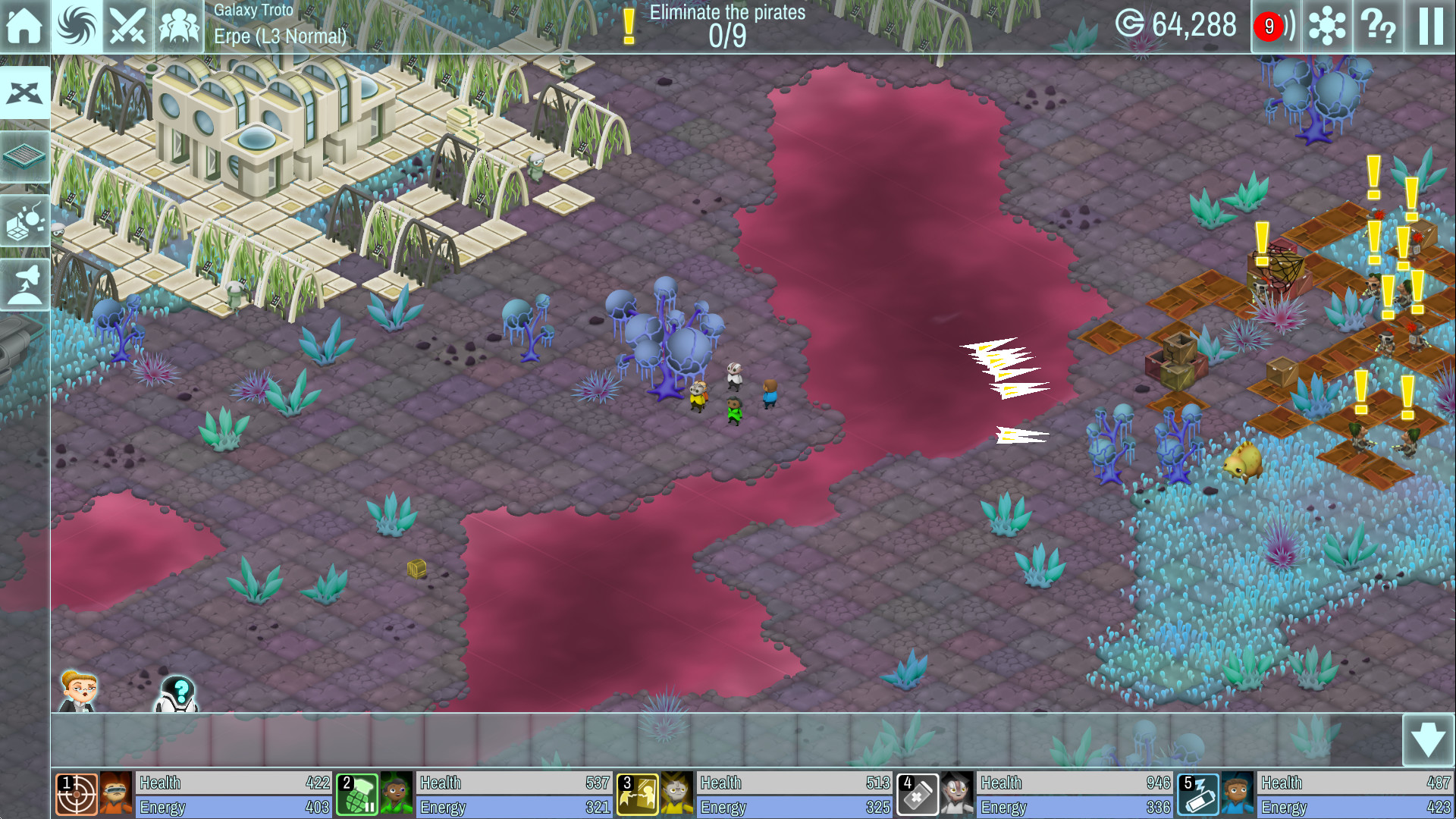Select the movement arrows tool in the sidebar
Screen dimensions: 1456x819
point(26,93)
